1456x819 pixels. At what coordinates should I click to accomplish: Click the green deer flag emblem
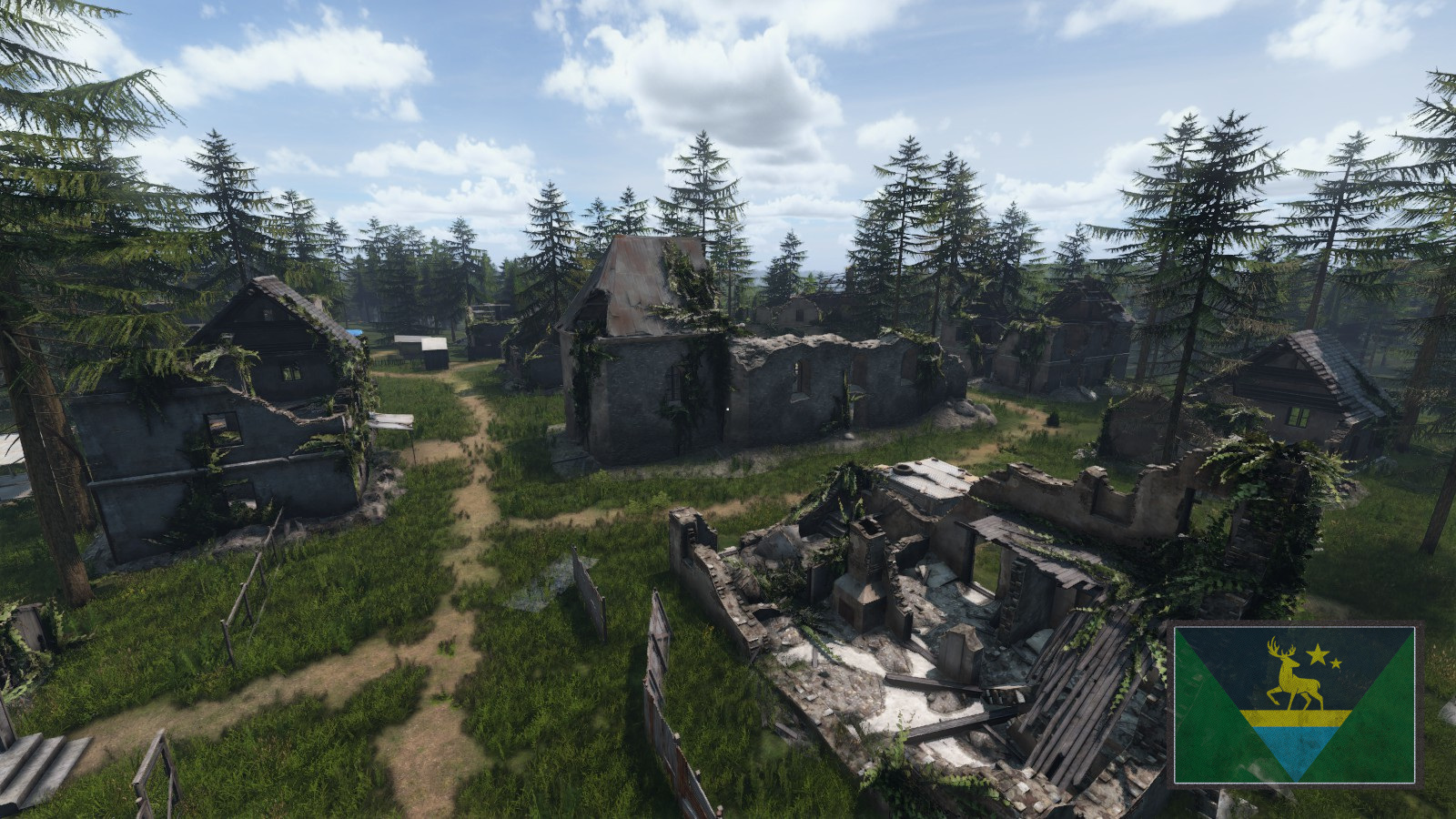pos(1294,704)
